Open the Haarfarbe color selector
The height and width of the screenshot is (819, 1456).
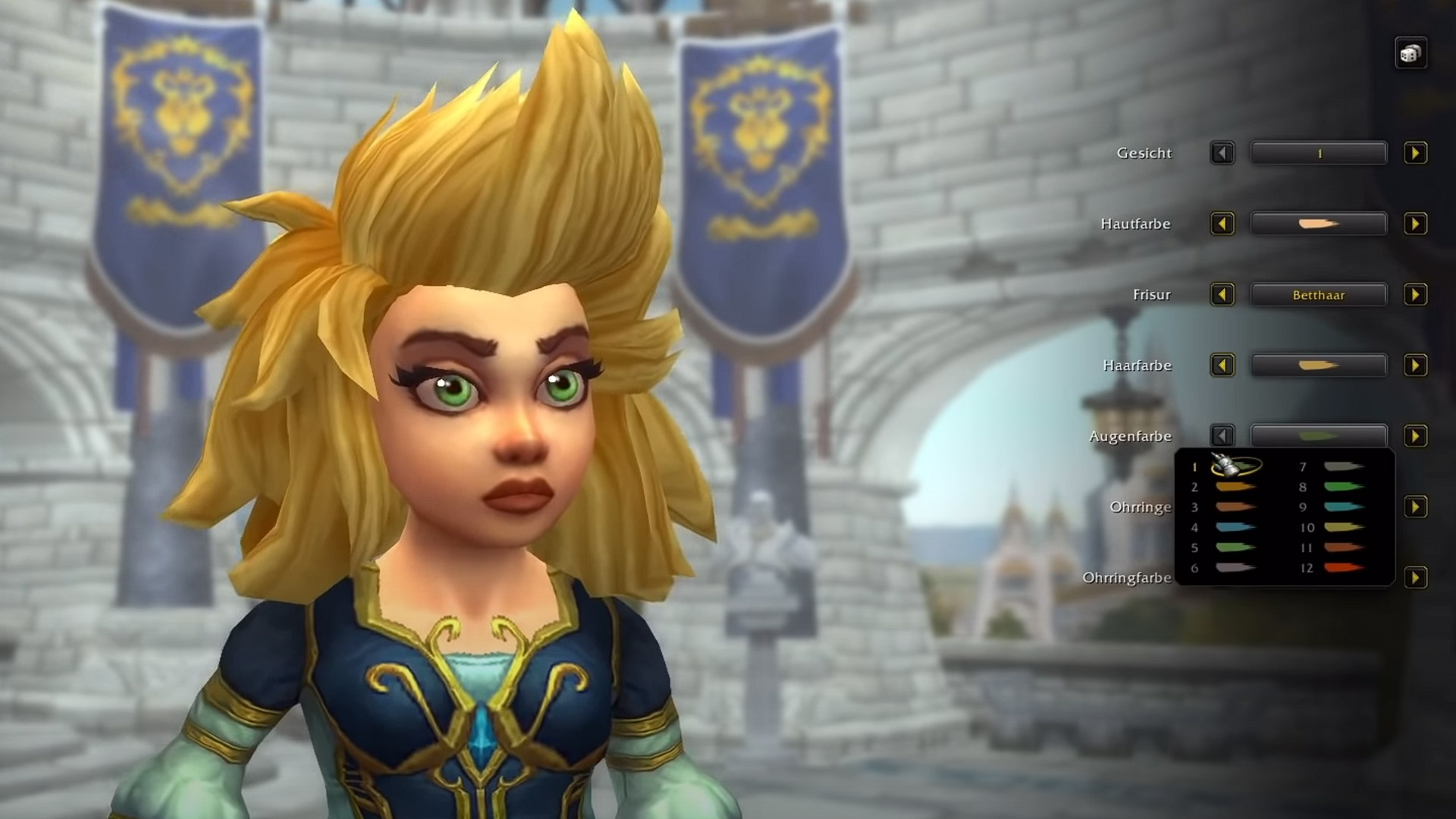1319,365
